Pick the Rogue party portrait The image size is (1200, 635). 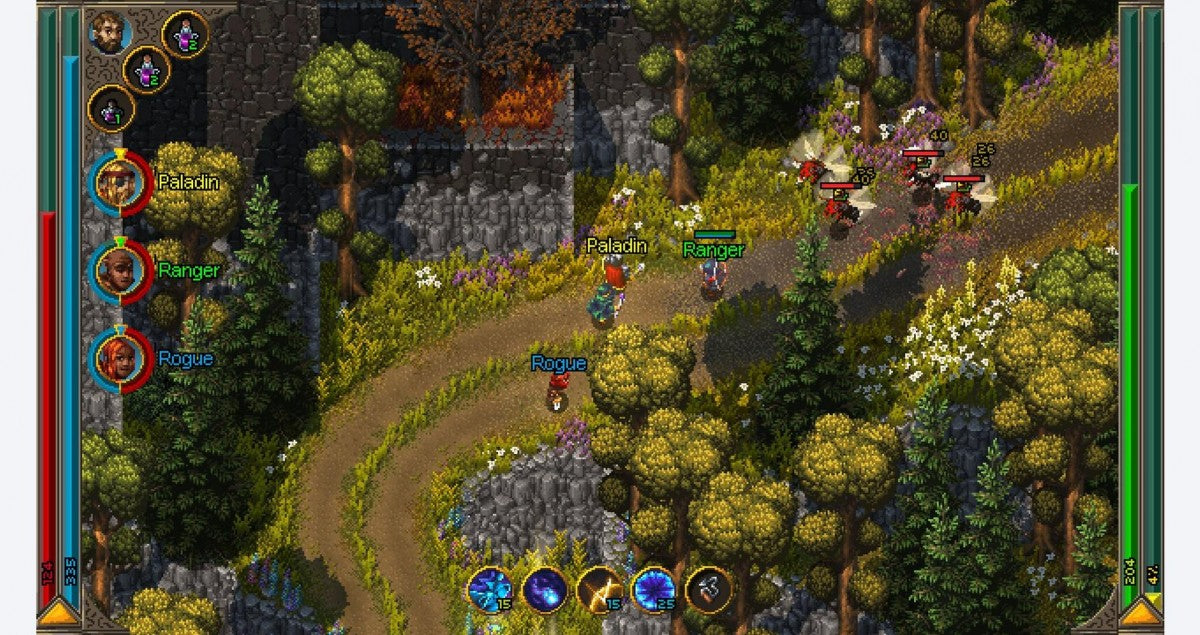pos(120,359)
